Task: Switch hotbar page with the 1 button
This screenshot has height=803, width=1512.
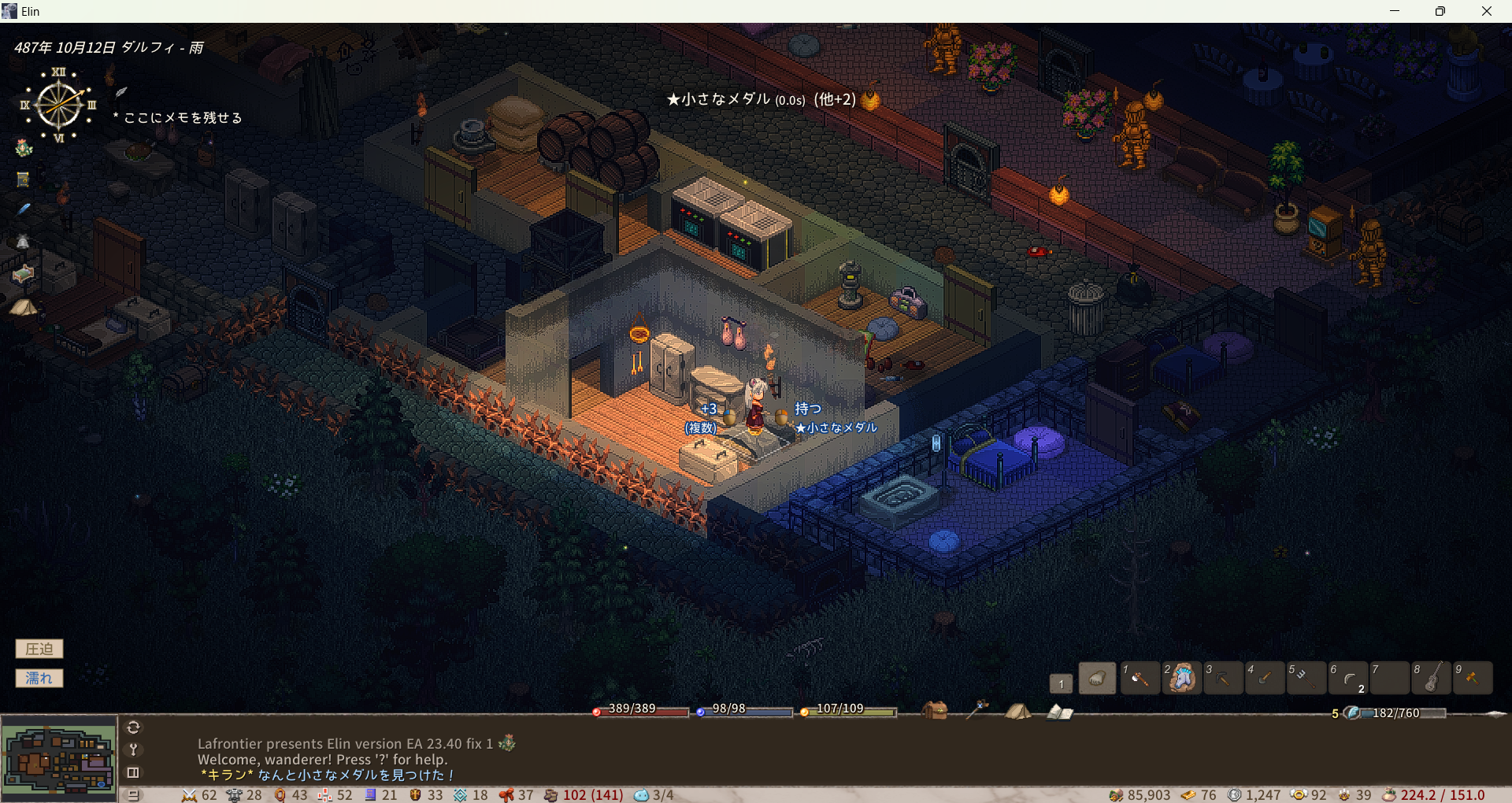Action: pyautogui.click(x=1061, y=683)
